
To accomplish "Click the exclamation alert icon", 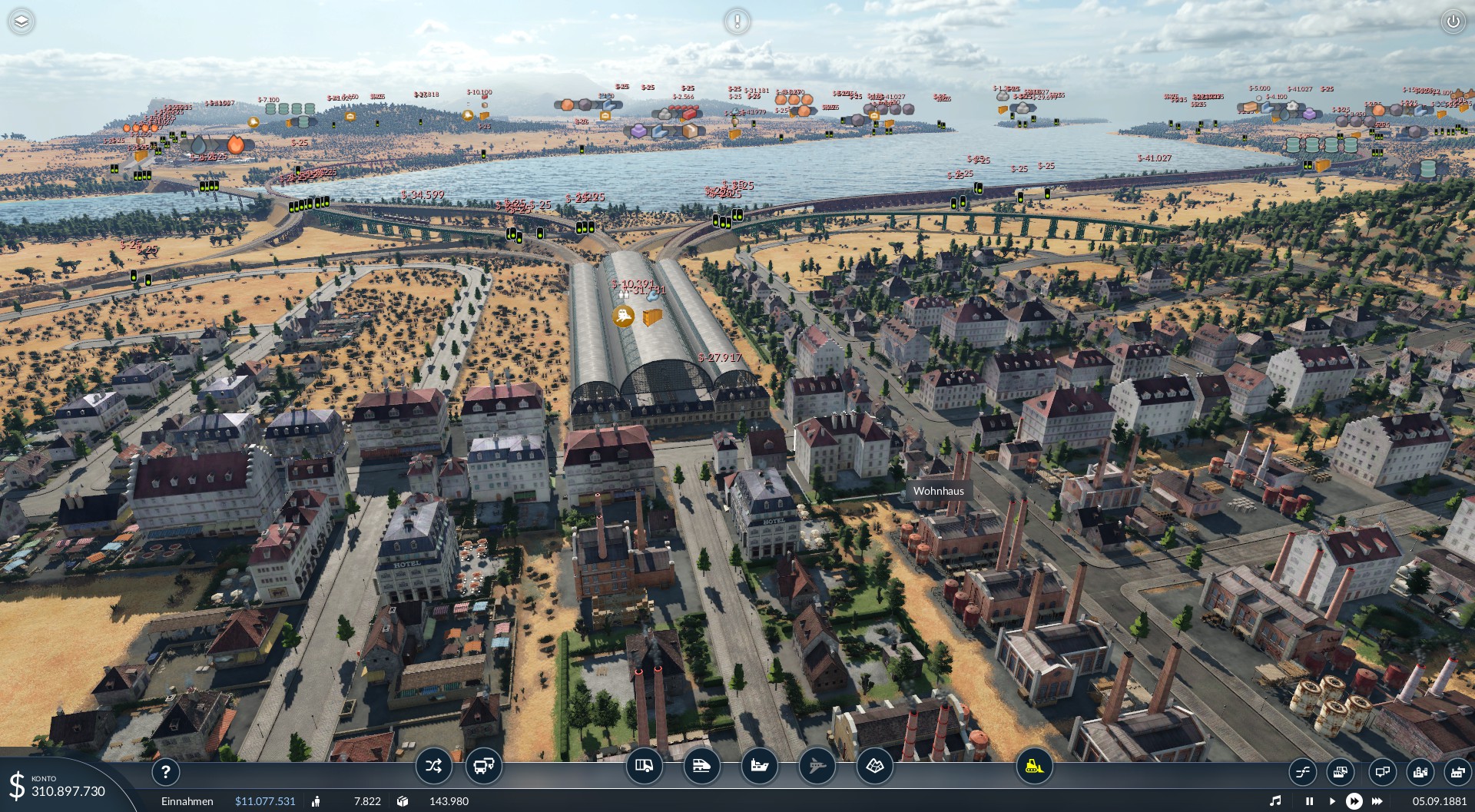I will click(737, 21).
